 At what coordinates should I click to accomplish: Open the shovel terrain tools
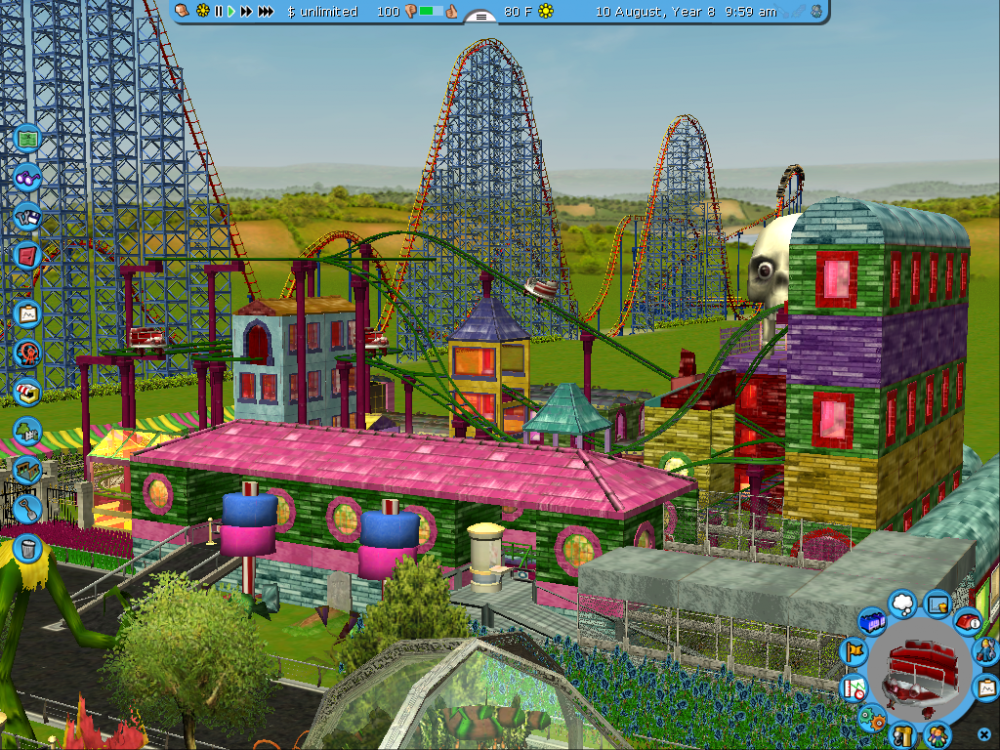[27, 509]
